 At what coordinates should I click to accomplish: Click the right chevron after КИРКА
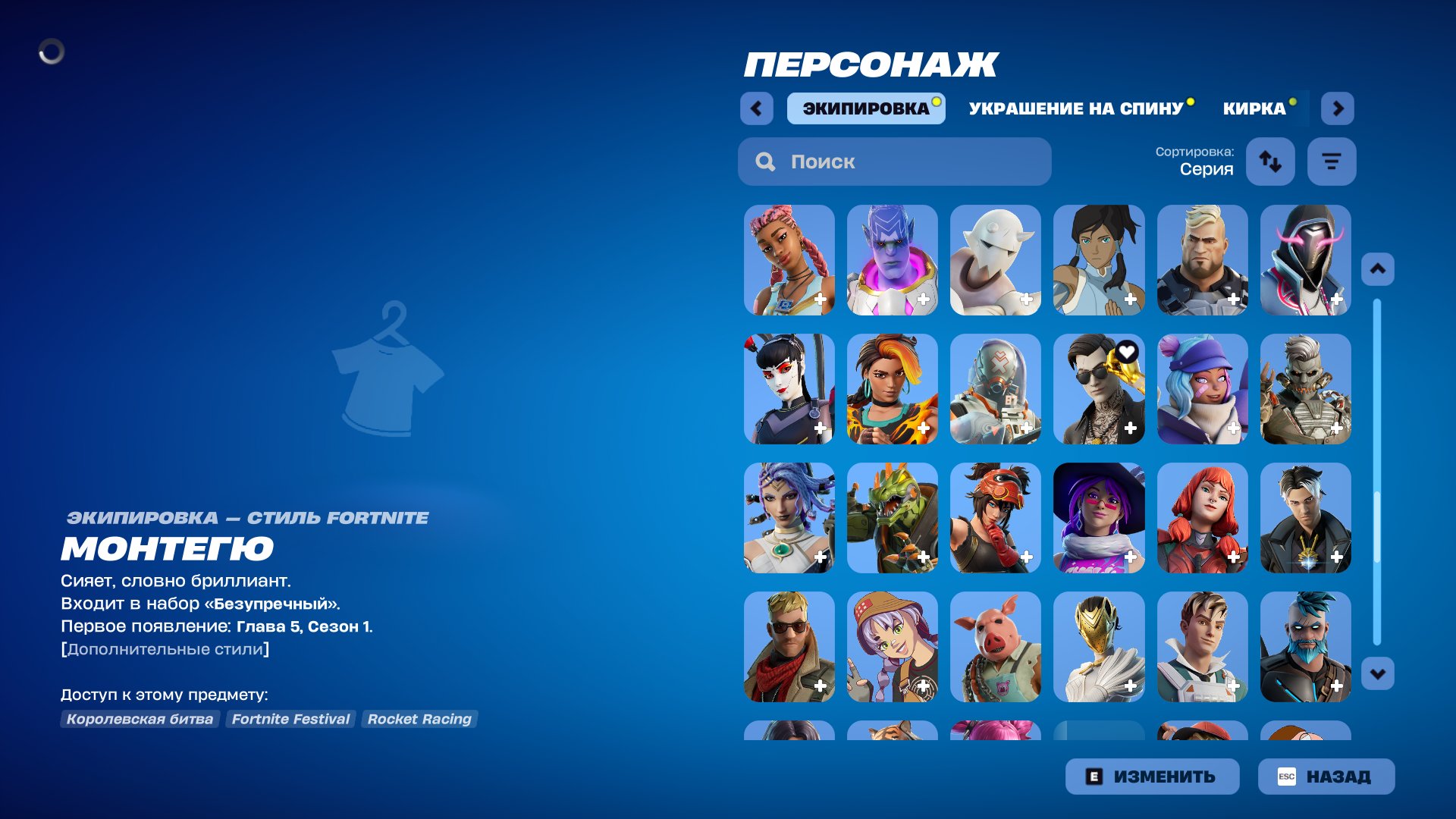(1338, 108)
